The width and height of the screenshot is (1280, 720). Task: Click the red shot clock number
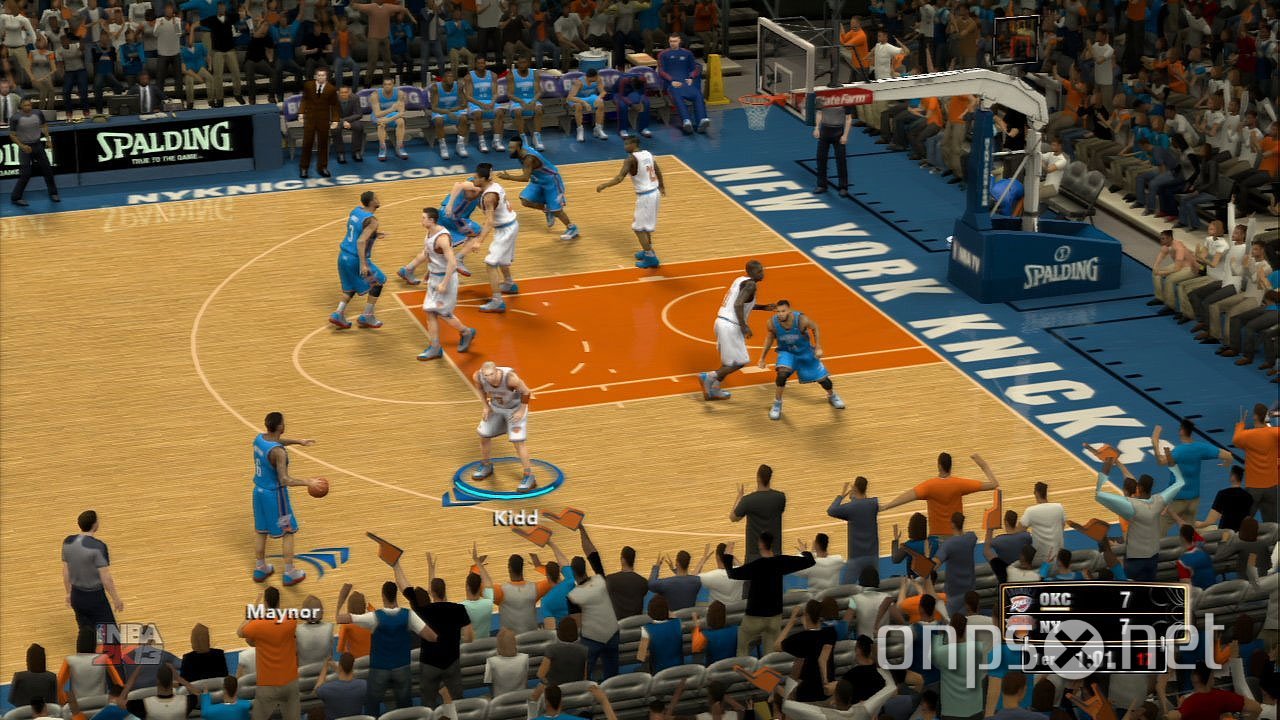click(x=1144, y=655)
